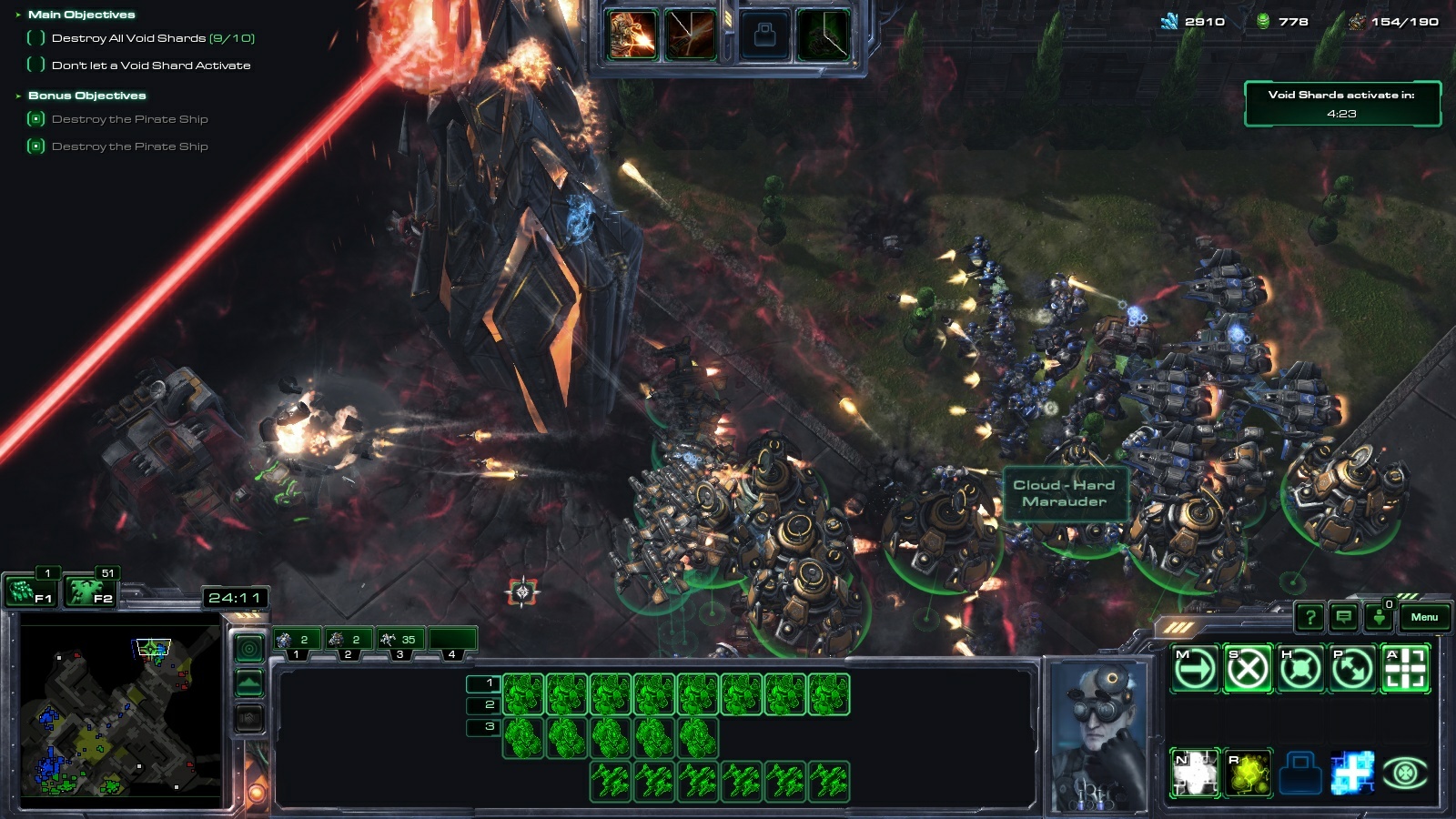
Task: Select control group 1
Action: [x=297, y=641]
